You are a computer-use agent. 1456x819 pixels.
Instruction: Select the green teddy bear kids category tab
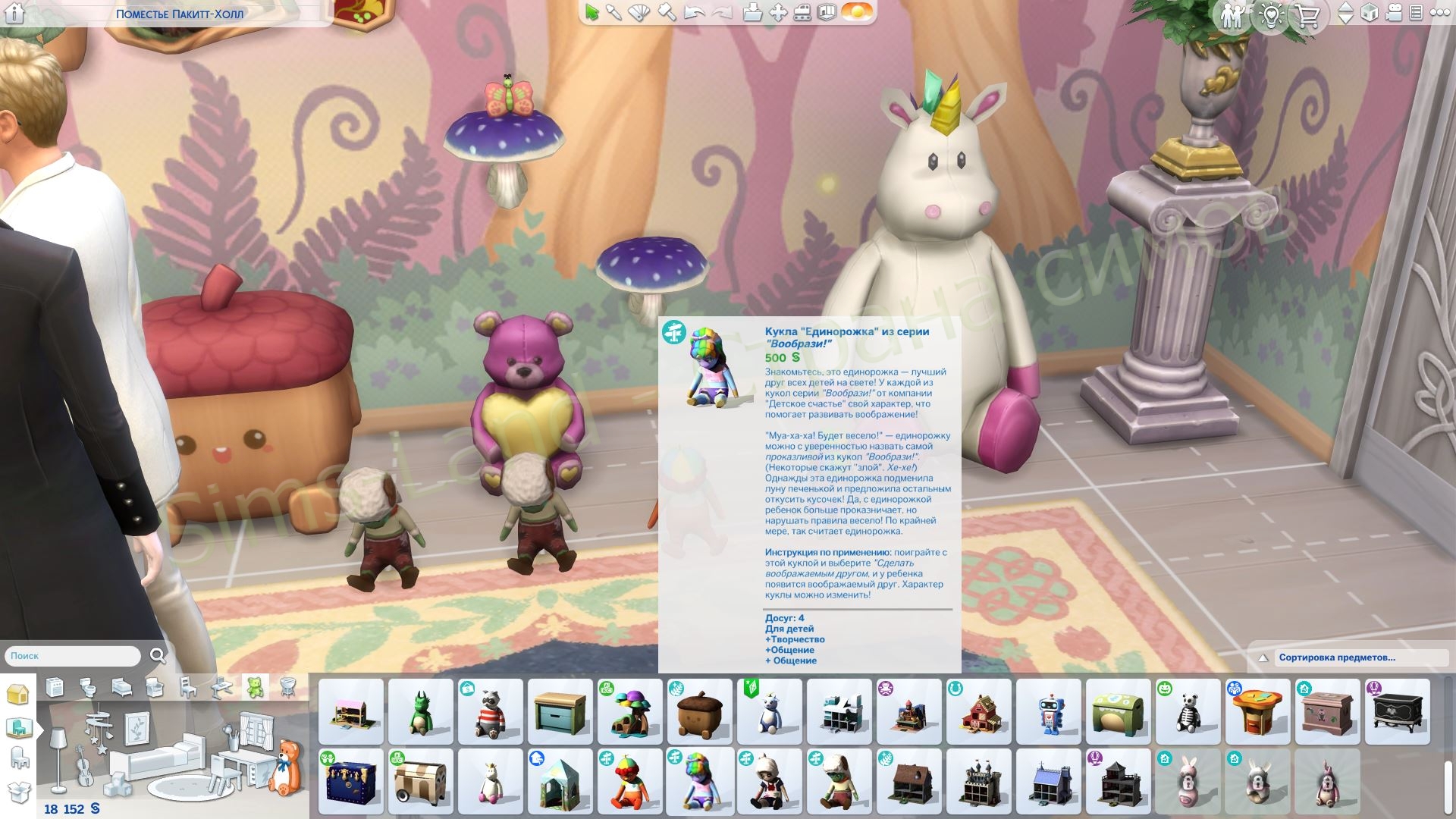click(255, 687)
